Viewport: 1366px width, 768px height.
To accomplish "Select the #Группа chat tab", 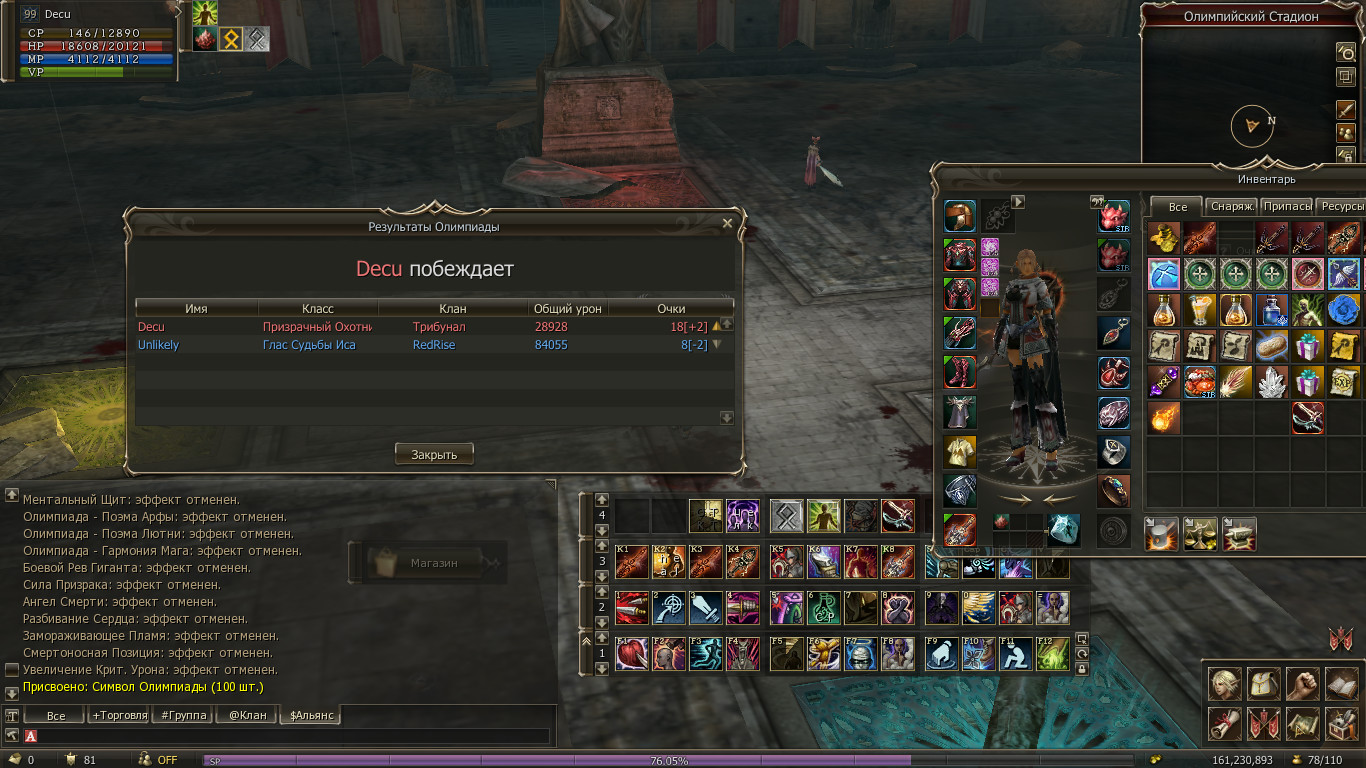I will pyautogui.click(x=183, y=715).
